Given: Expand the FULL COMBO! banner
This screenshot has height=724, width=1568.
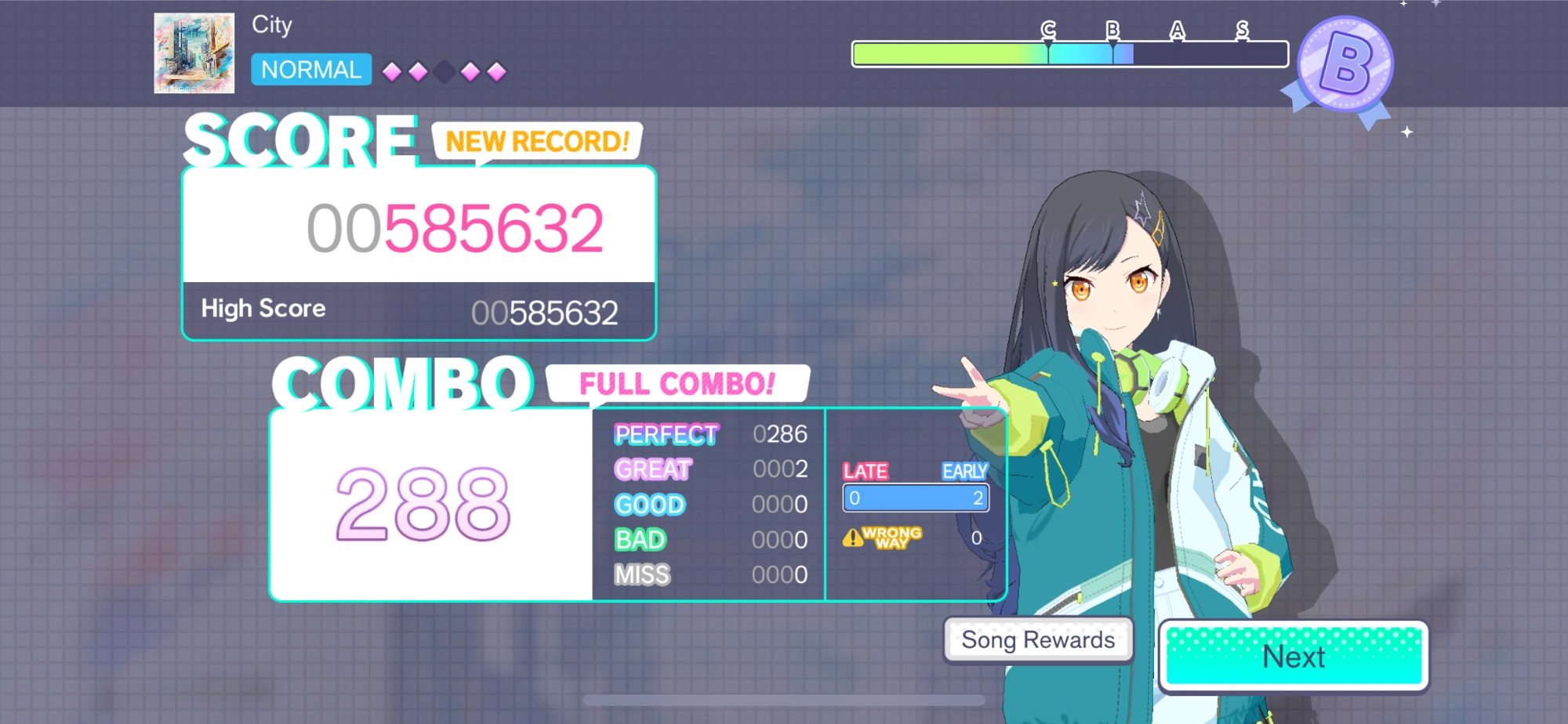Looking at the screenshot, I should point(677,383).
